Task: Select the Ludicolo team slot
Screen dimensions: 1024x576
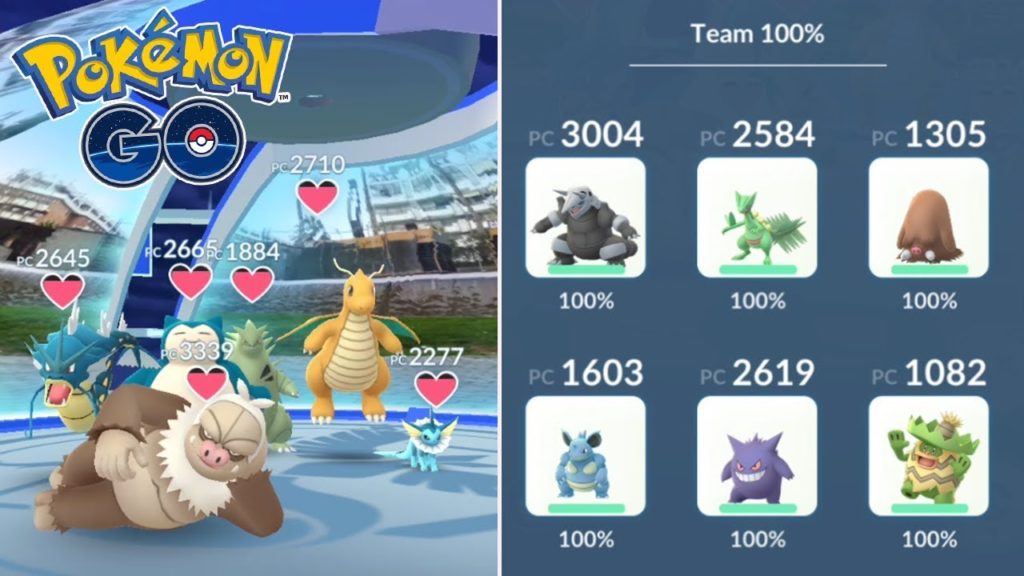Action: [x=929, y=455]
